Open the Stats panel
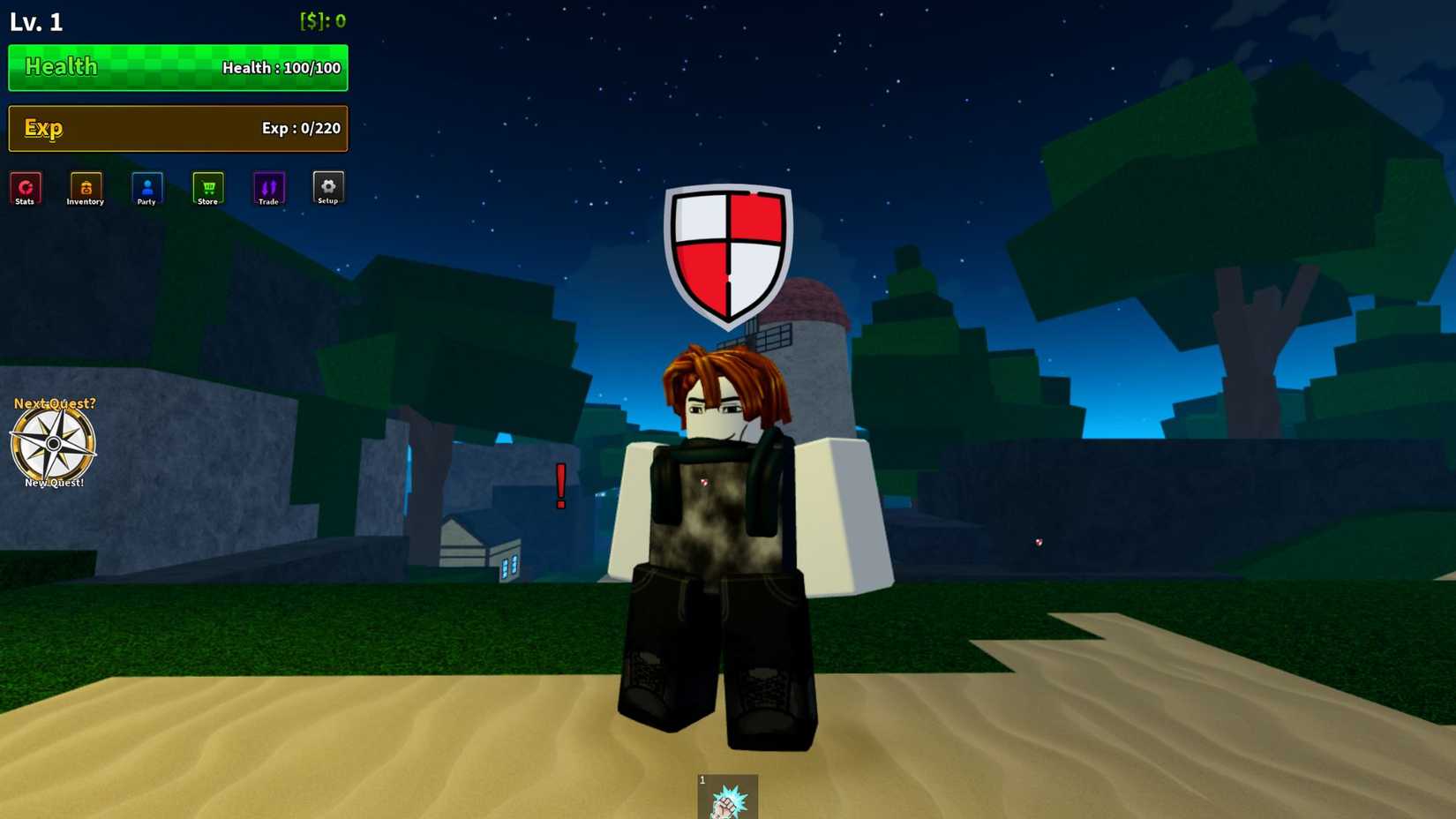The width and height of the screenshot is (1456, 819). click(26, 189)
